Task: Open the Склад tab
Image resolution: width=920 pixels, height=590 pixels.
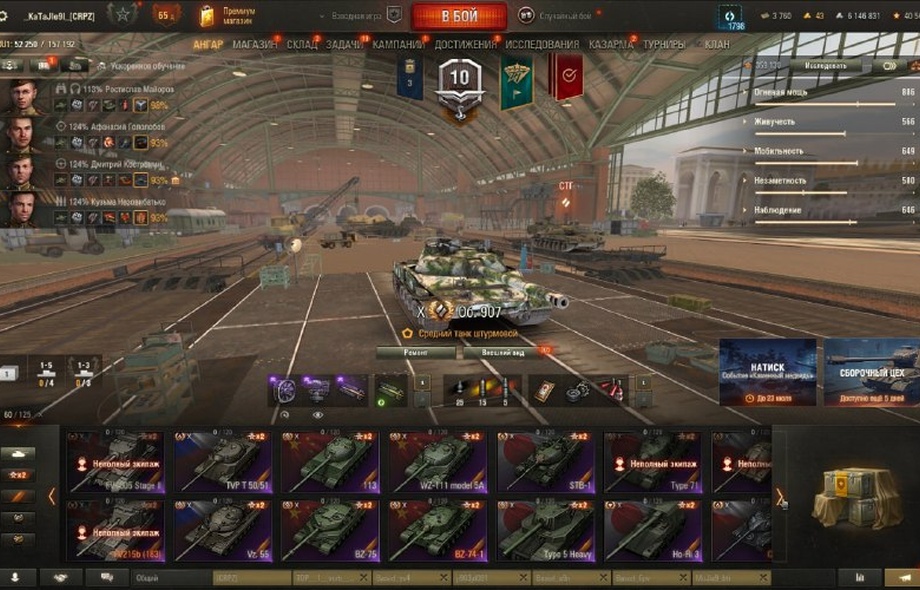Action: [301, 45]
